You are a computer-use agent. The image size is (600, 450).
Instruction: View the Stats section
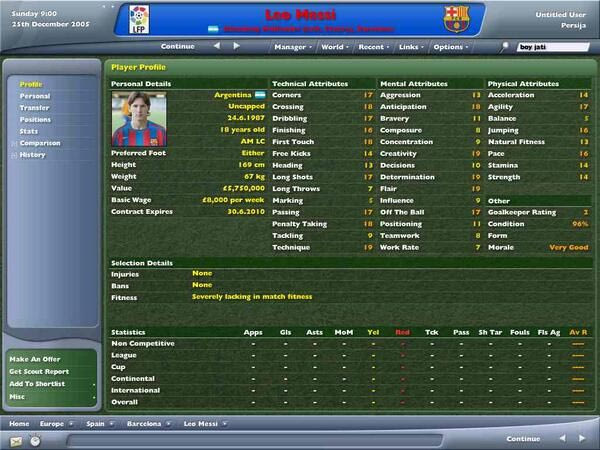coord(29,131)
